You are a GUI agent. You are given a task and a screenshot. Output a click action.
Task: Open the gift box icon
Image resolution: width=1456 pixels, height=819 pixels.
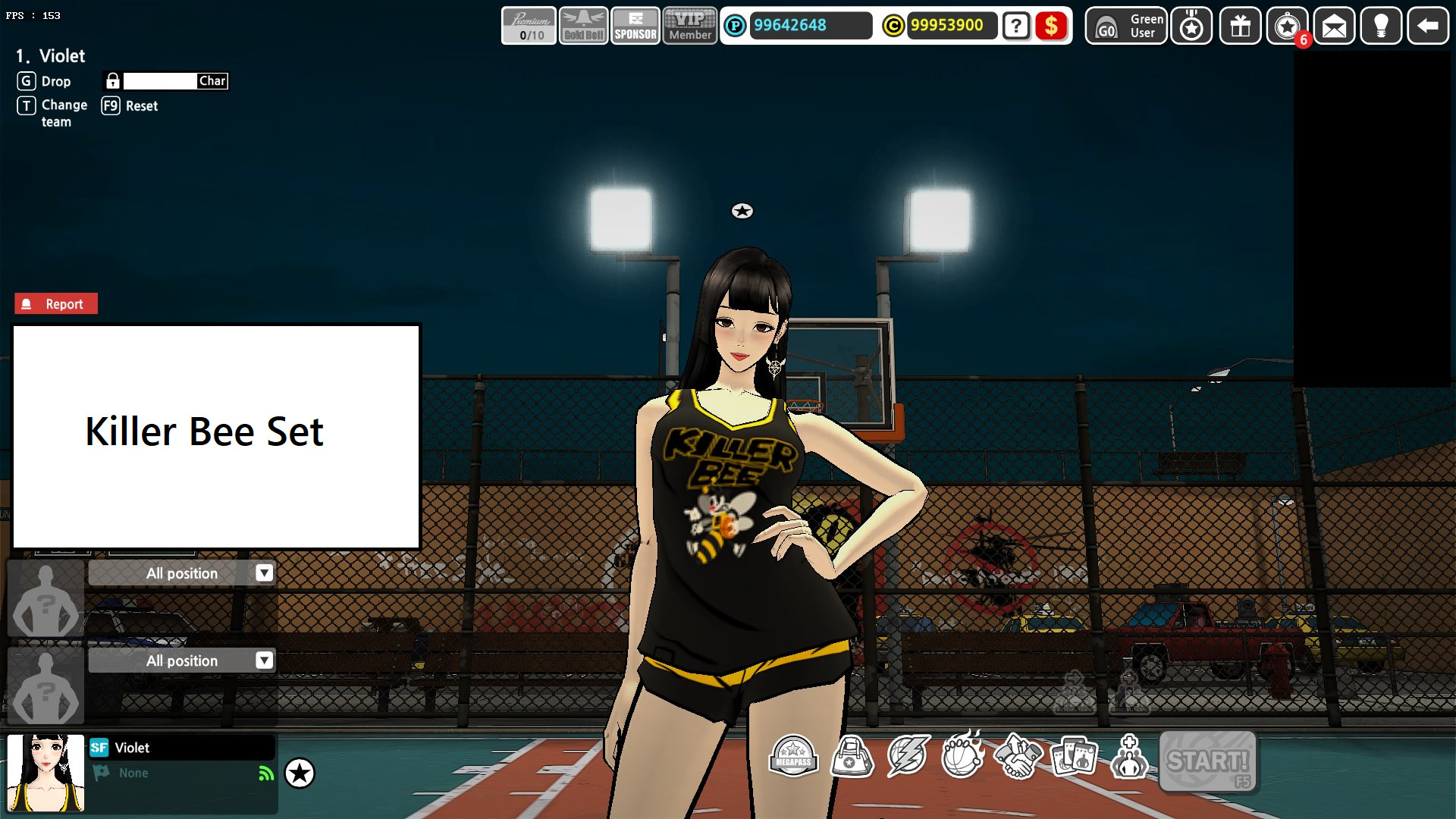pyautogui.click(x=1239, y=27)
